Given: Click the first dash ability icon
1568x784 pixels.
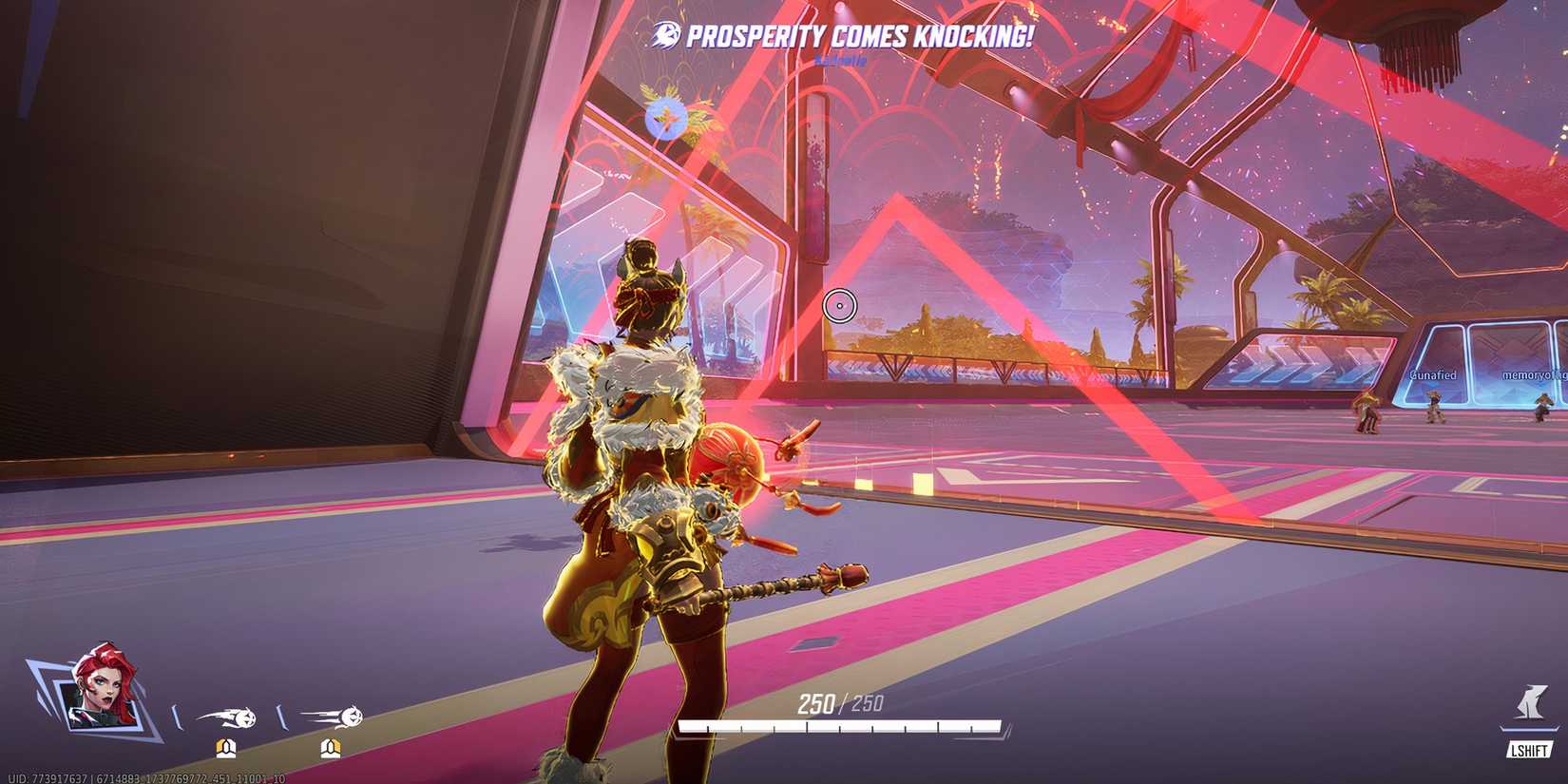Looking at the screenshot, I should 228,717.
